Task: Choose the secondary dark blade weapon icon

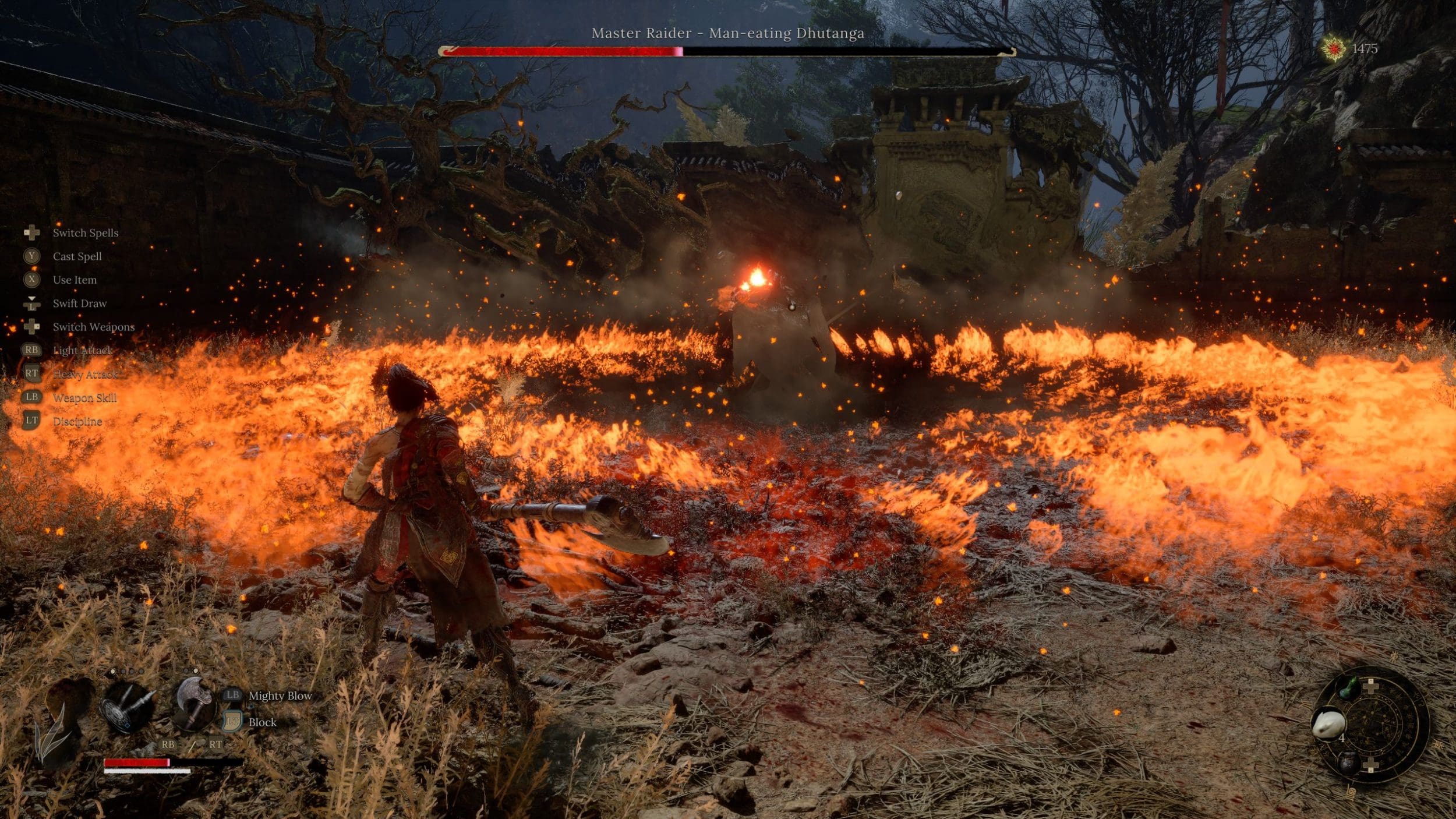Action: click(x=127, y=707)
